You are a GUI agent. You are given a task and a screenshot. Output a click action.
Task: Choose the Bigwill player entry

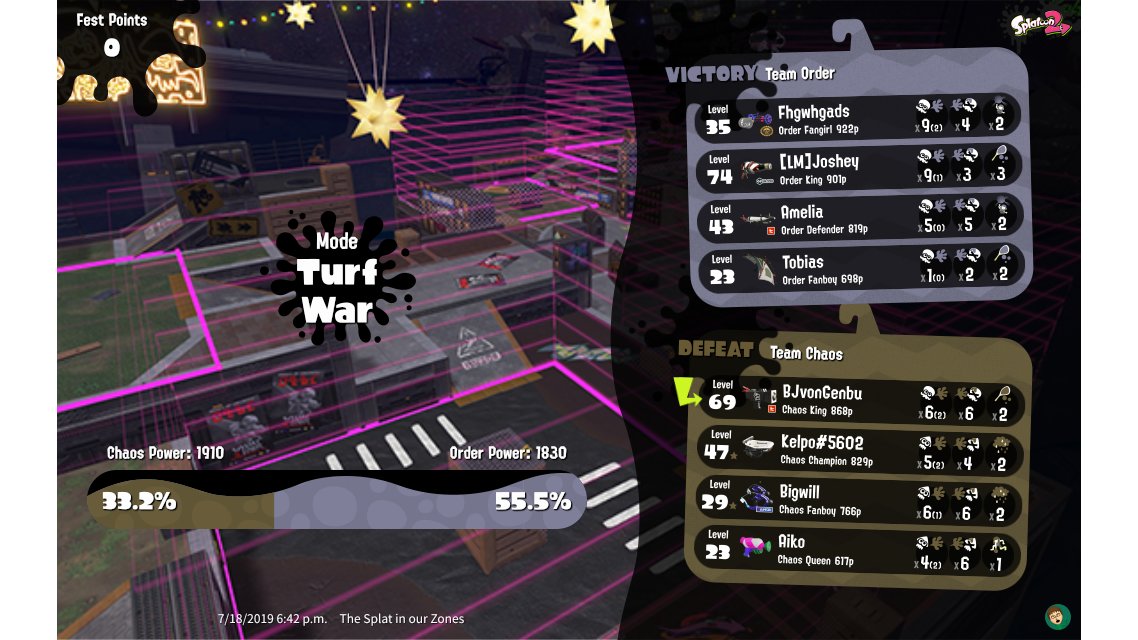(858, 500)
